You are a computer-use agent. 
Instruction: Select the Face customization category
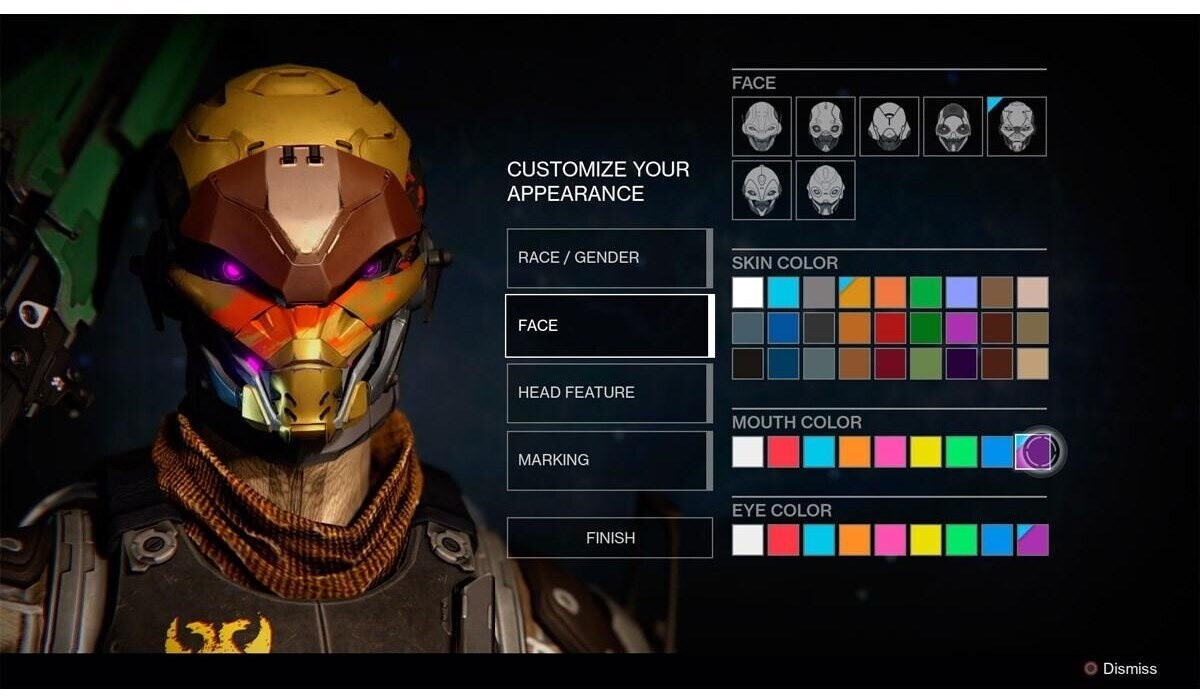(x=609, y=326)
